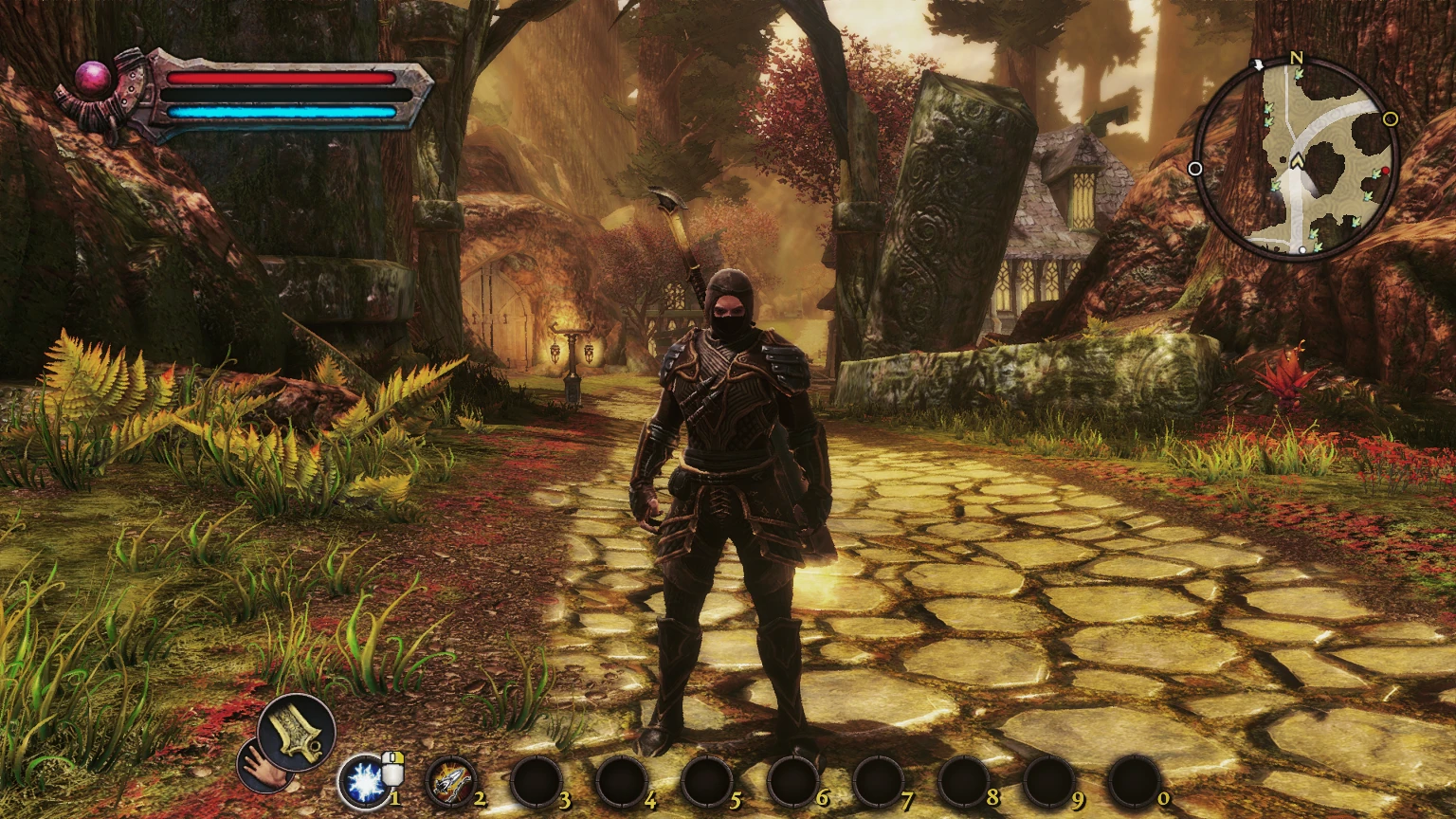Click the red enemy dot on the minimap
This screenshot has width=1456, height=819.
pyautogui.click(x=1386, y=172)
